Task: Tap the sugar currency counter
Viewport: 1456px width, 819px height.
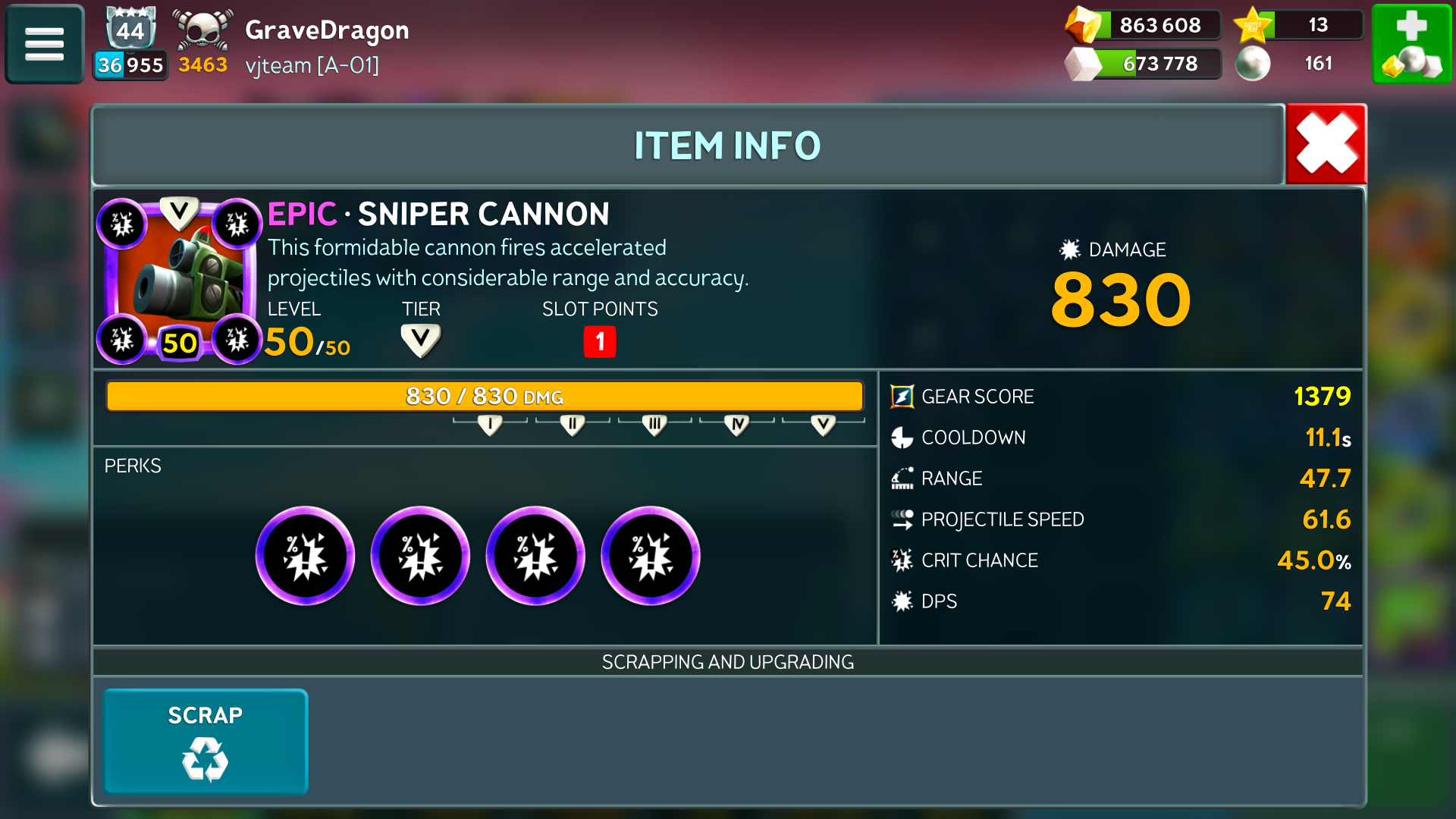Action: coord(1144,64)
